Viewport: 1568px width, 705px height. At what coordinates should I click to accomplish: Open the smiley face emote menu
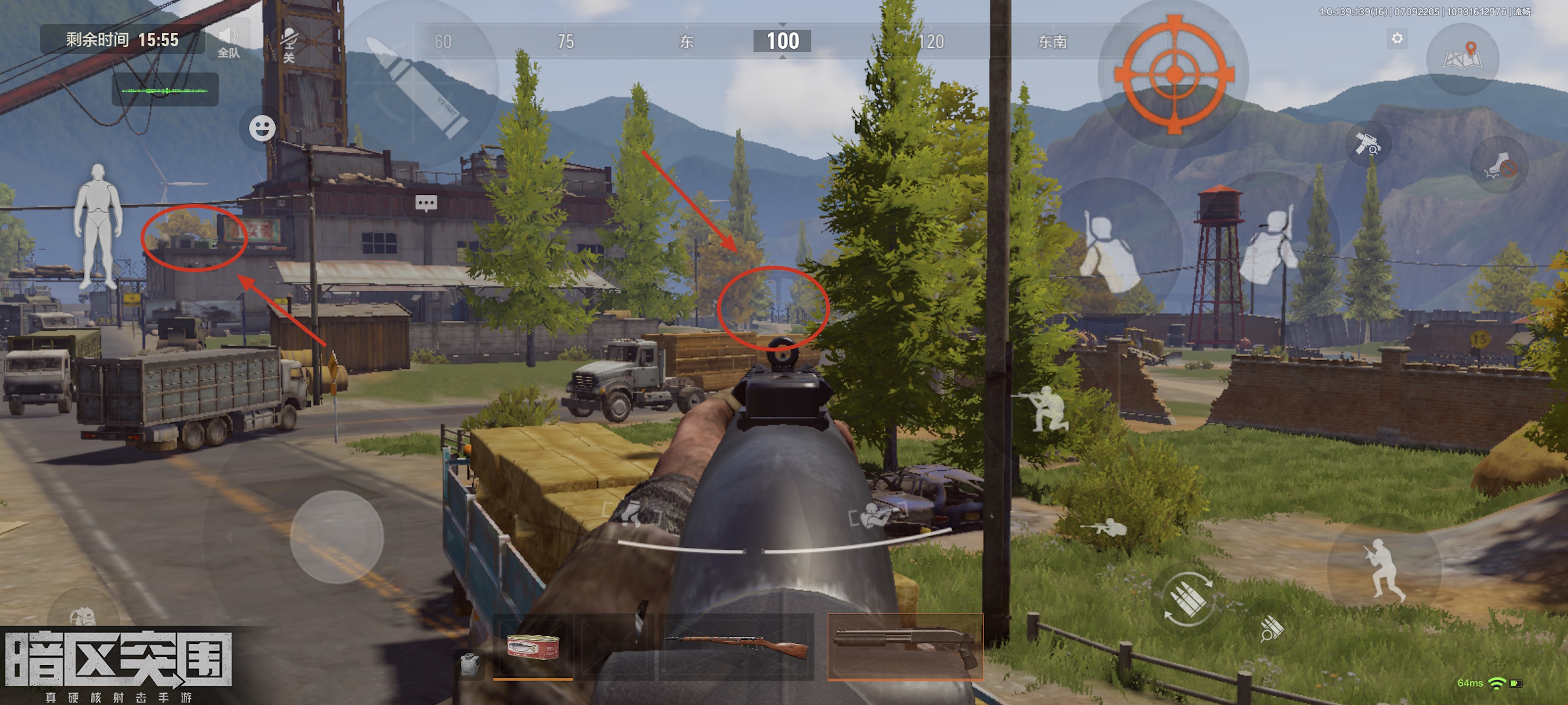click(262, 128)
